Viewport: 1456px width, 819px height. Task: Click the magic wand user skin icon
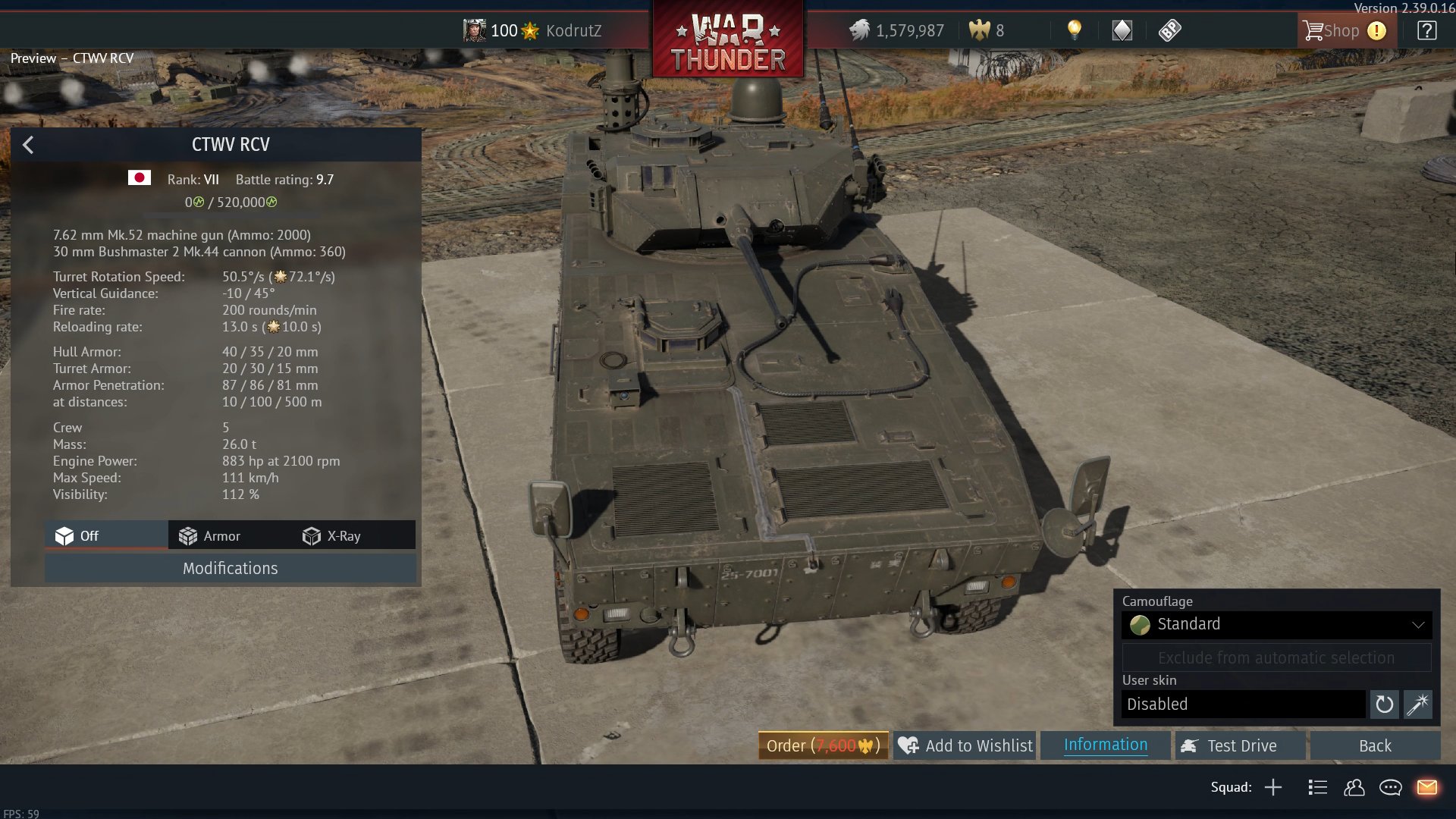tap(1417, 704)
